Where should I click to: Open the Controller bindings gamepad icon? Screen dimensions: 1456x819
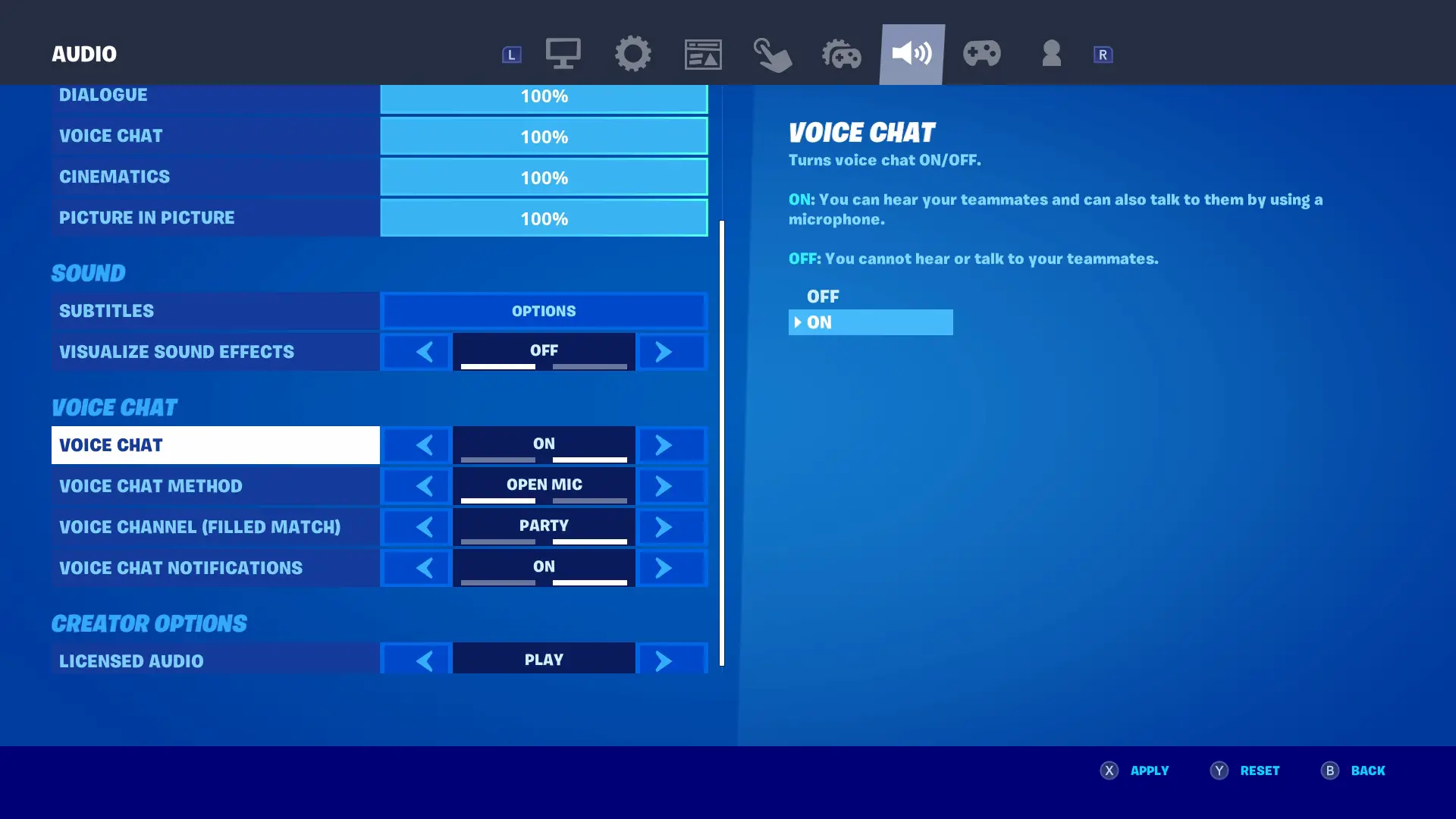982,53
